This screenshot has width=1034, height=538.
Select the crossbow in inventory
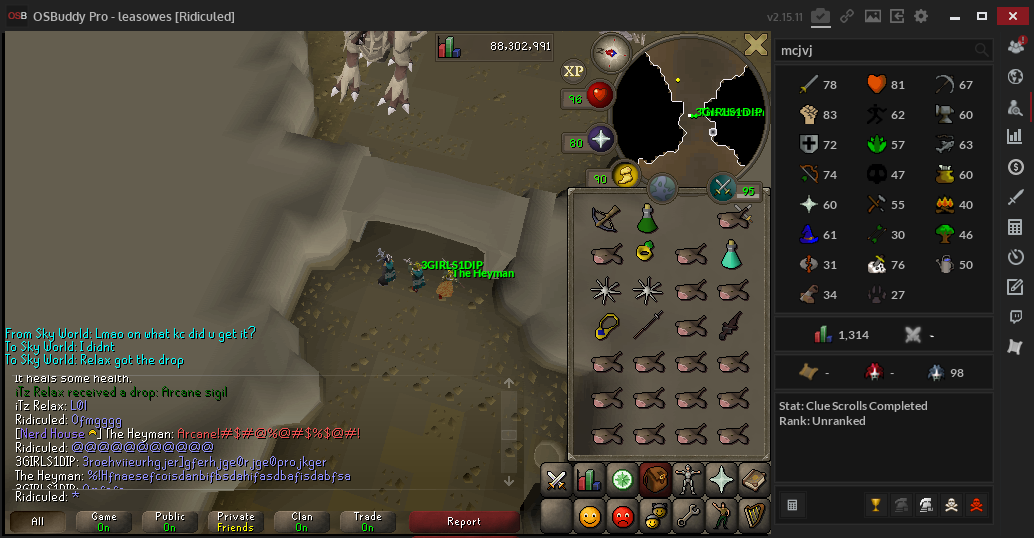[605, 217]
